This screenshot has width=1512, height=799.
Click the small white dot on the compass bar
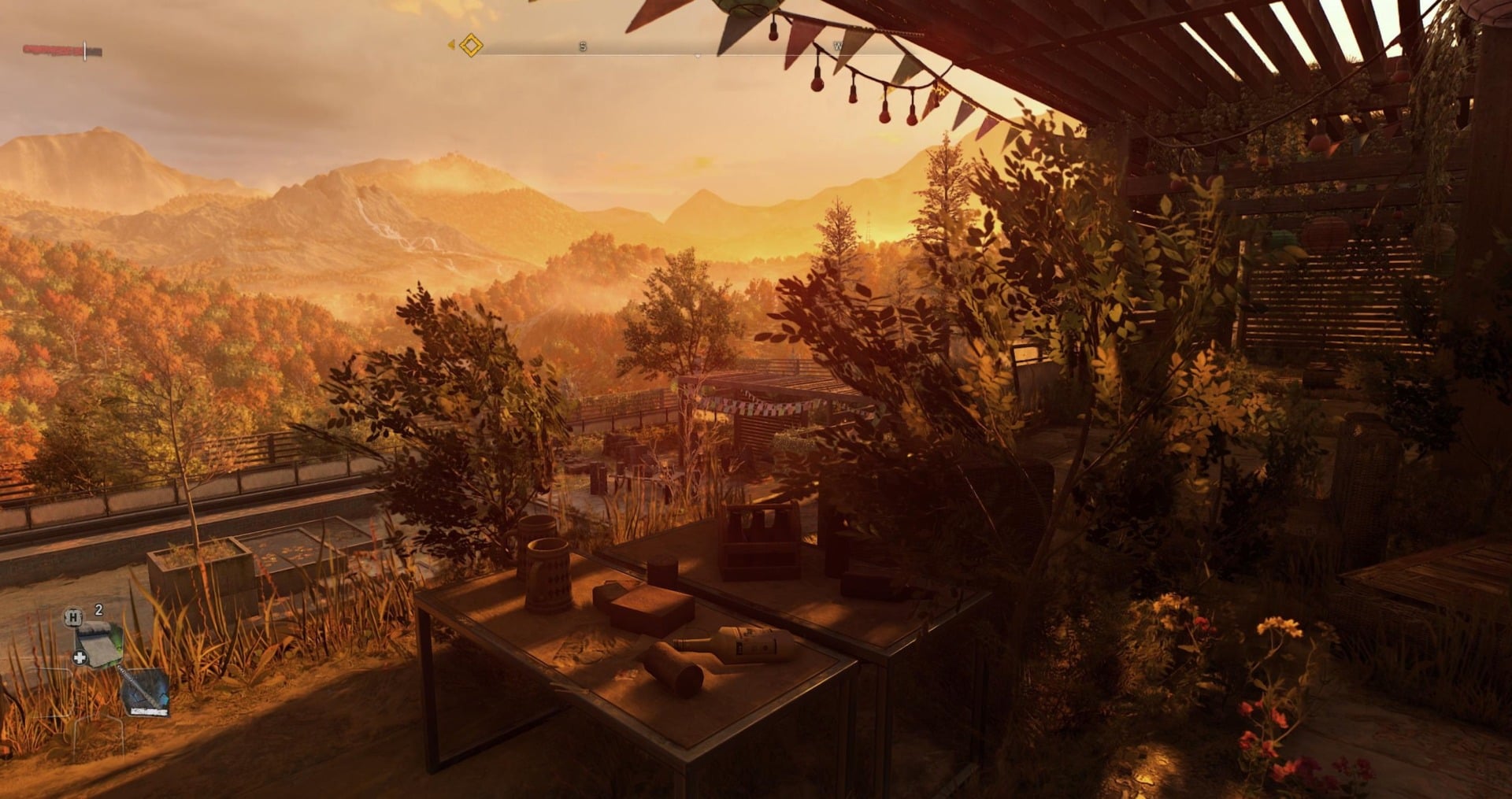coord(697,55)
